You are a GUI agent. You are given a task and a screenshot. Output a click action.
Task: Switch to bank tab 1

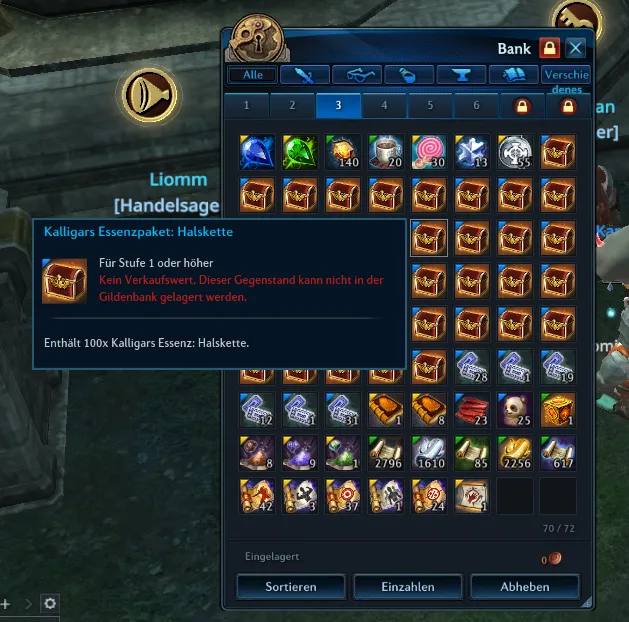[246, 106]
